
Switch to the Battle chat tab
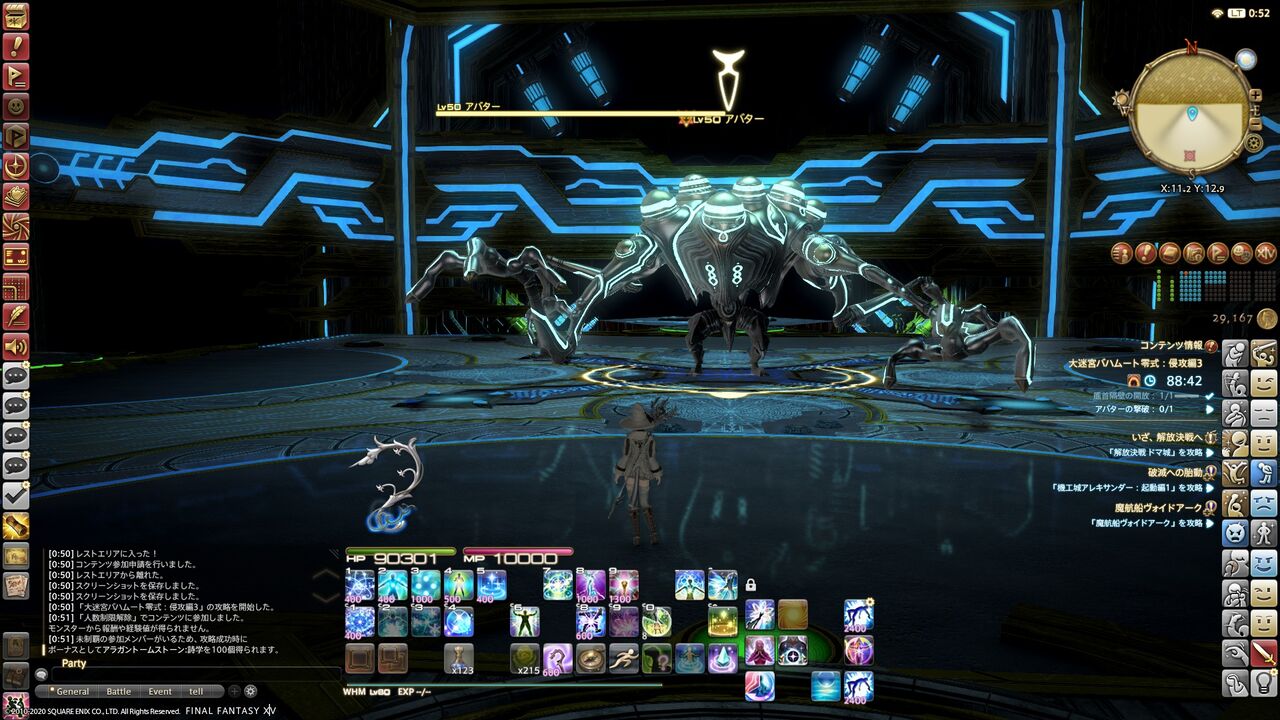click(119, 691)
